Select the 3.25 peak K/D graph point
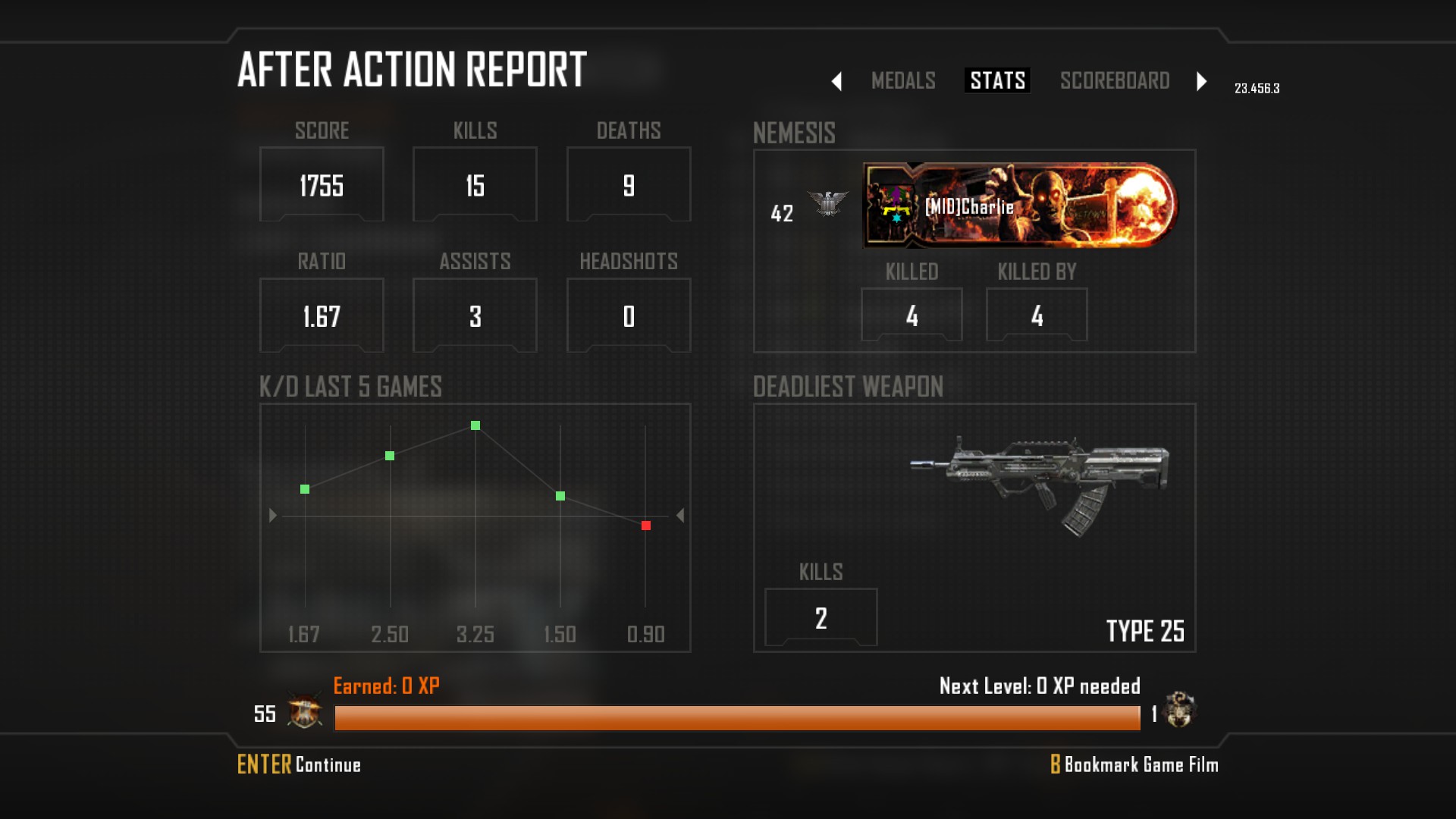Screen dimensions: 1456x819 pyautogui.click(x=475, y=425)
